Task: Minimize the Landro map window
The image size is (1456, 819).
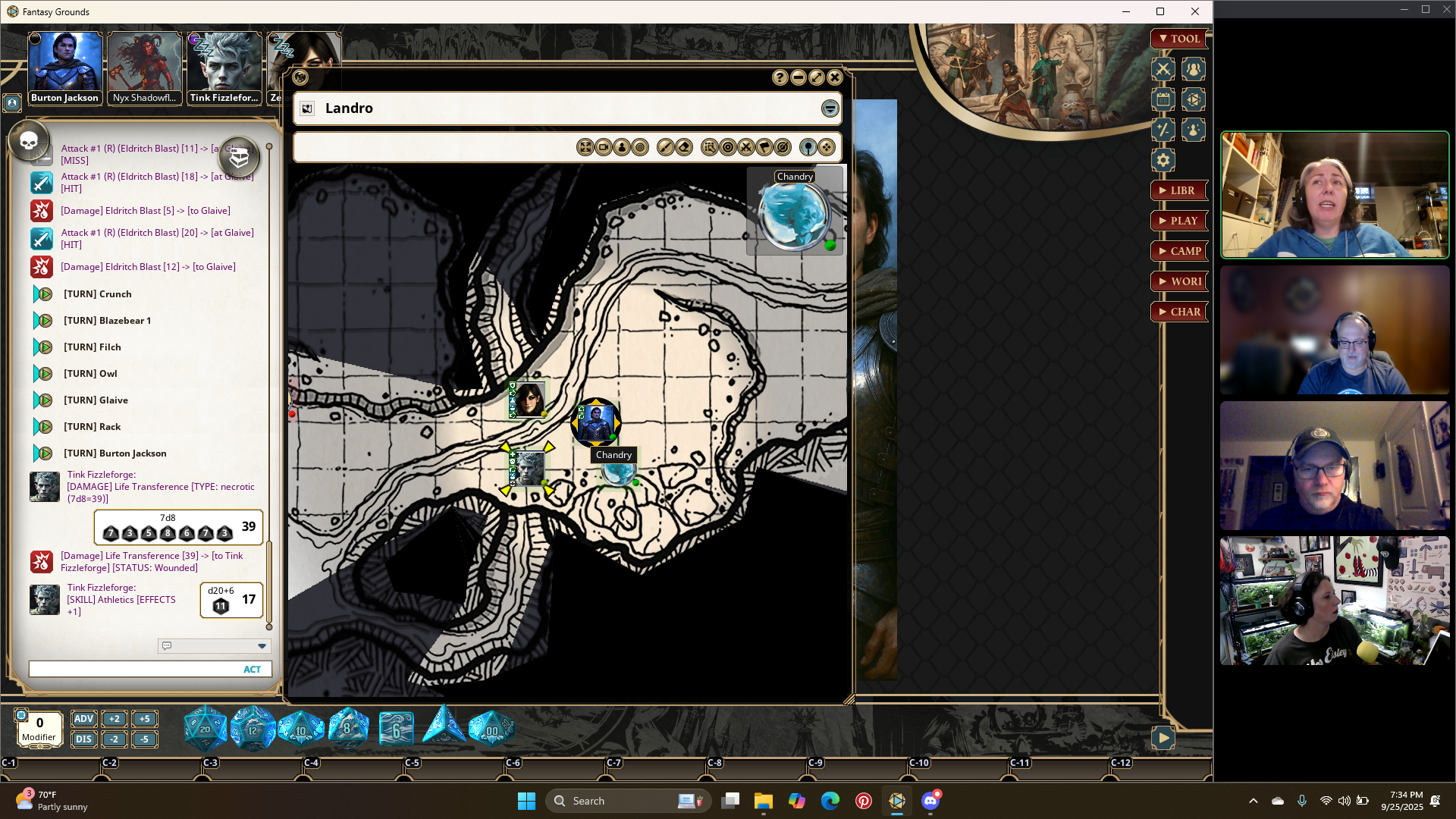Action: coord(799,77)
